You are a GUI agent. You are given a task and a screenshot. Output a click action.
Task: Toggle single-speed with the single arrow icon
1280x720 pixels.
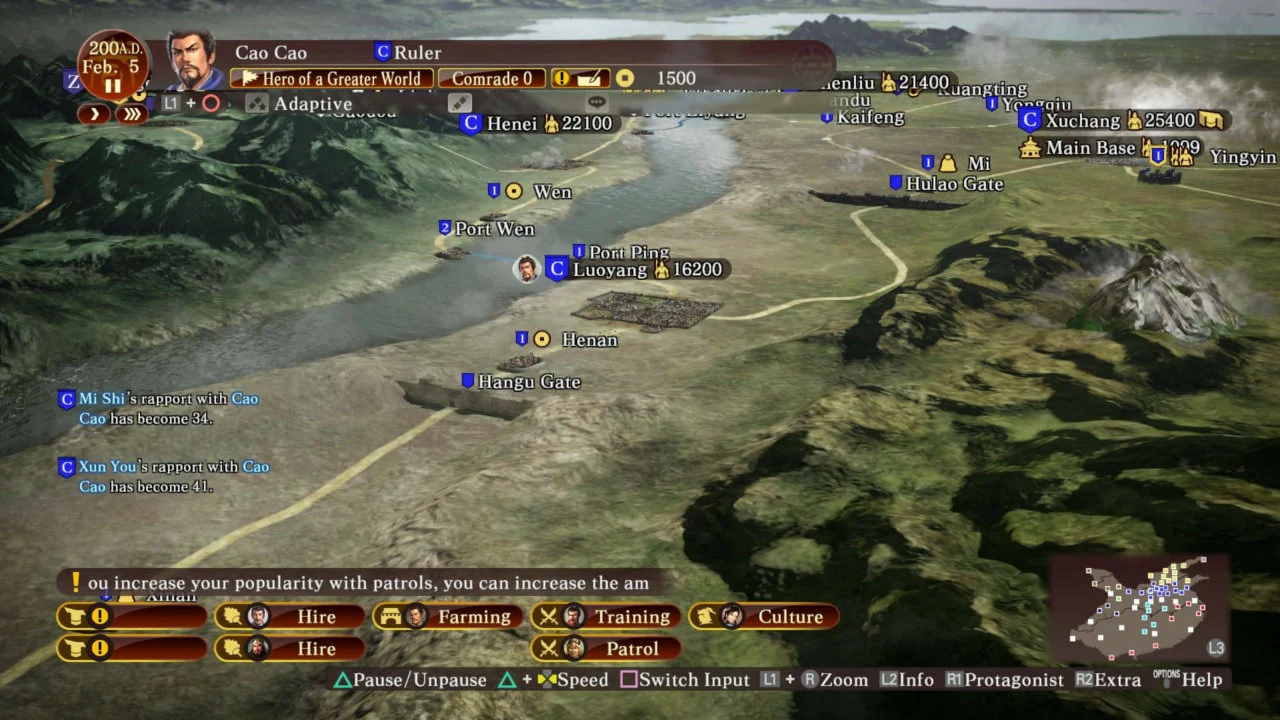(x=94, y=113)
